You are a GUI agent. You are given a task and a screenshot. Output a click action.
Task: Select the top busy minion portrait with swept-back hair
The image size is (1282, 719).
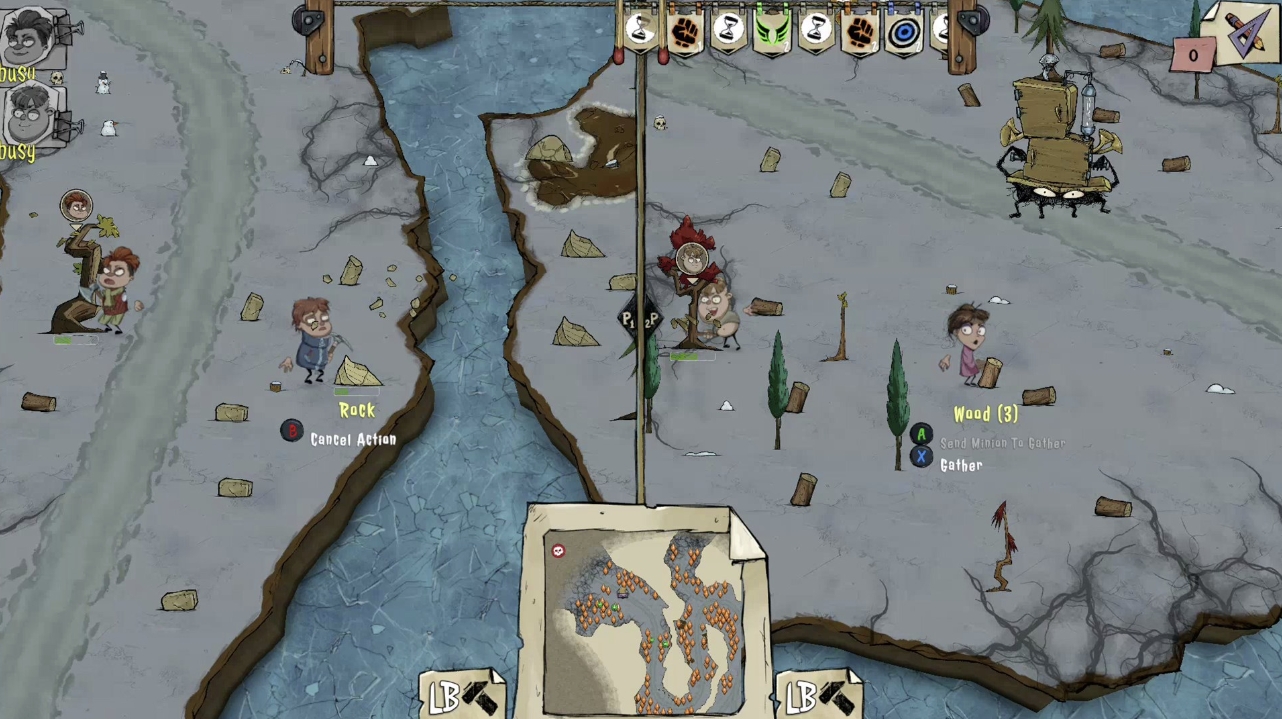click(x=32, y=37)
